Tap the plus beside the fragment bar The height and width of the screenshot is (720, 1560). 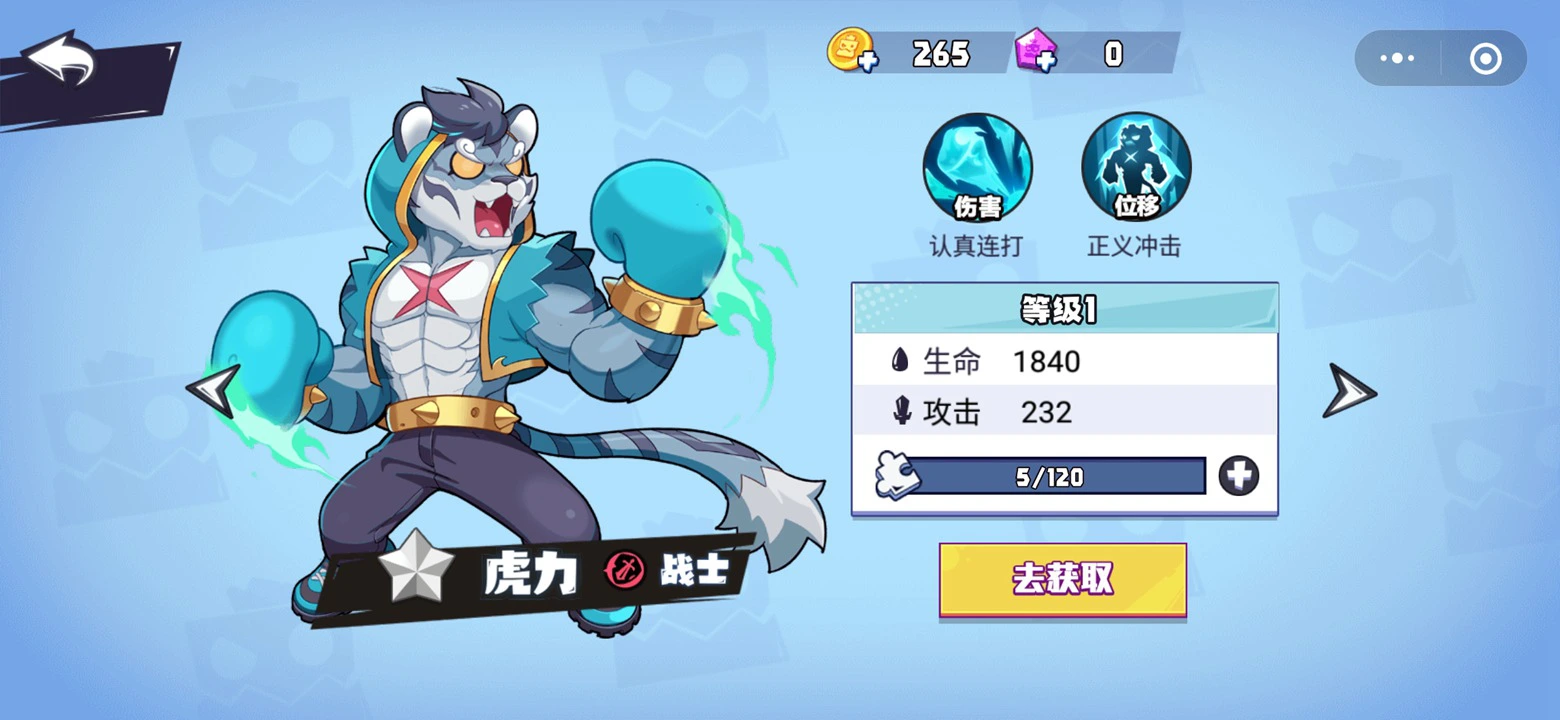1240,477
